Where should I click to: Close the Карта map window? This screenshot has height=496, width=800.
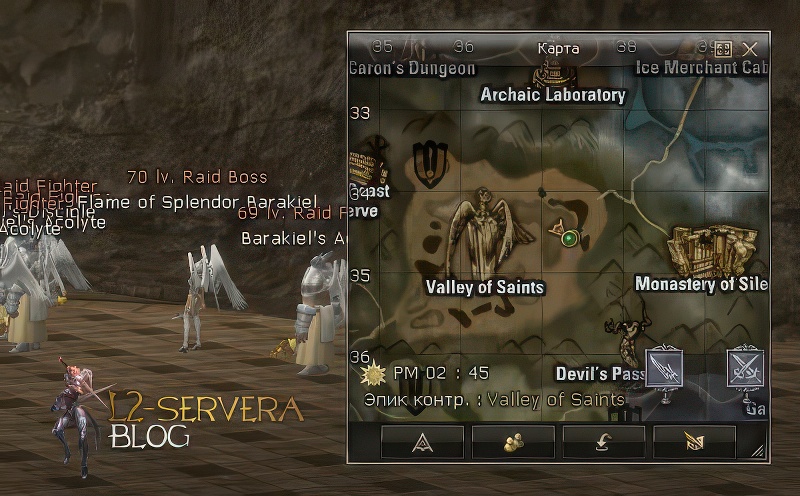point(750,48)
